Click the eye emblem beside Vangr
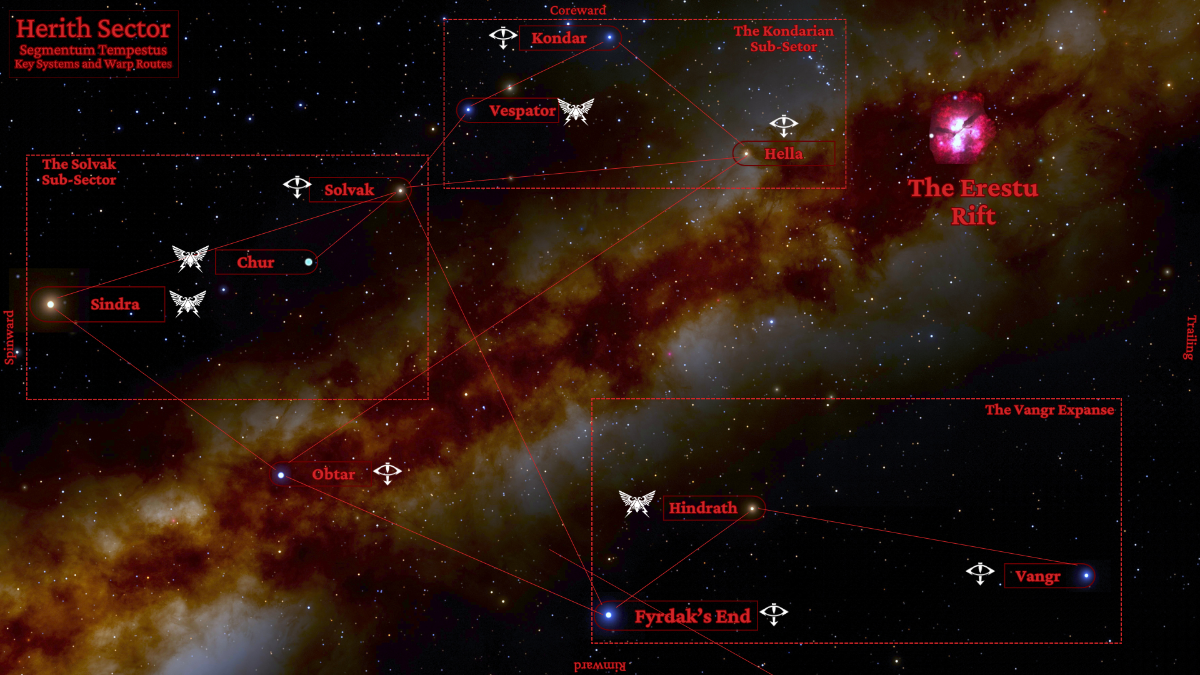 point(980,573)
